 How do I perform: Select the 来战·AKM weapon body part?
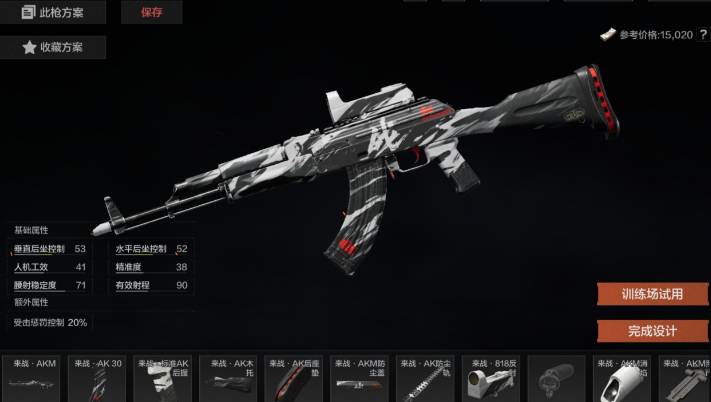tap(35, 378)
